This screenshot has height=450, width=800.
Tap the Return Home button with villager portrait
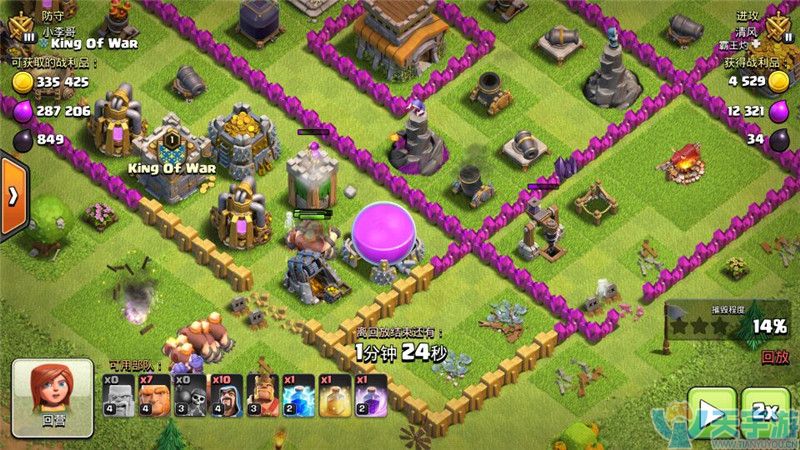point(52,396)
